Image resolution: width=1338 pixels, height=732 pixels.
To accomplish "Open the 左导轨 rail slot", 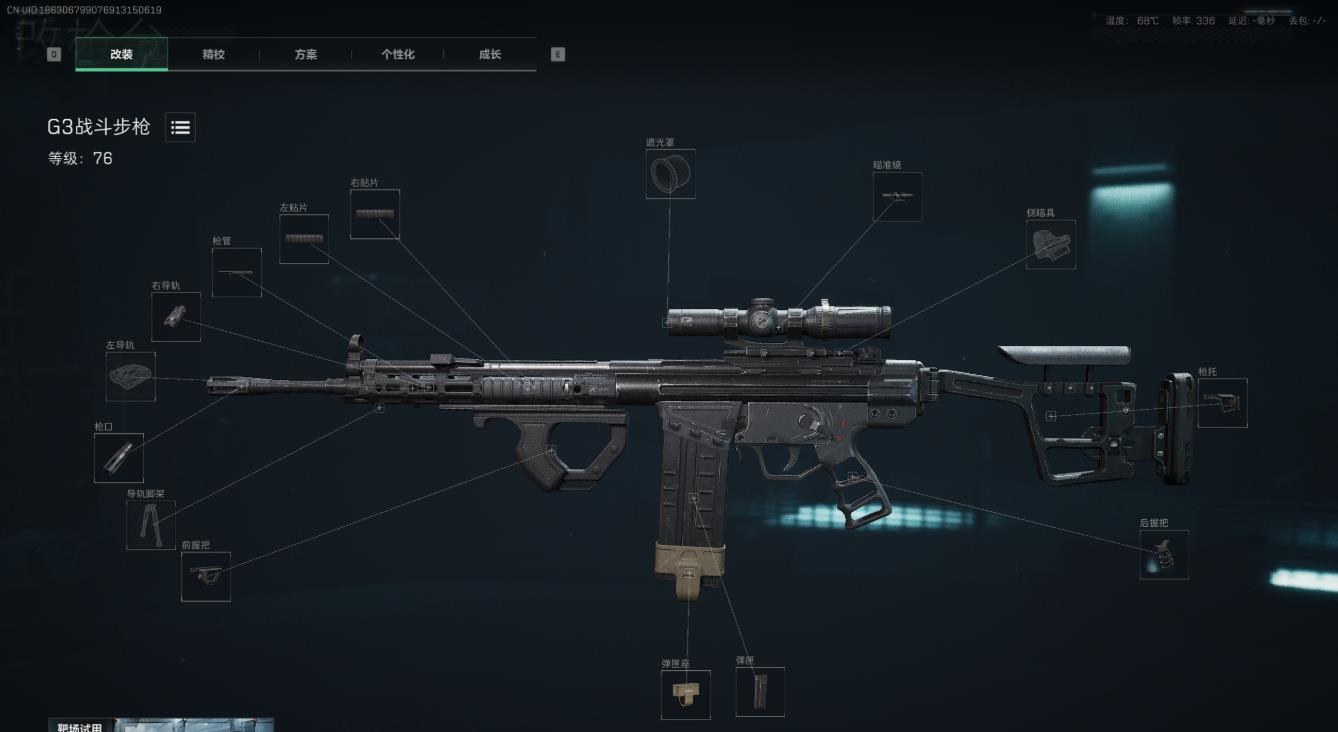I will click(x=131, y=376).
